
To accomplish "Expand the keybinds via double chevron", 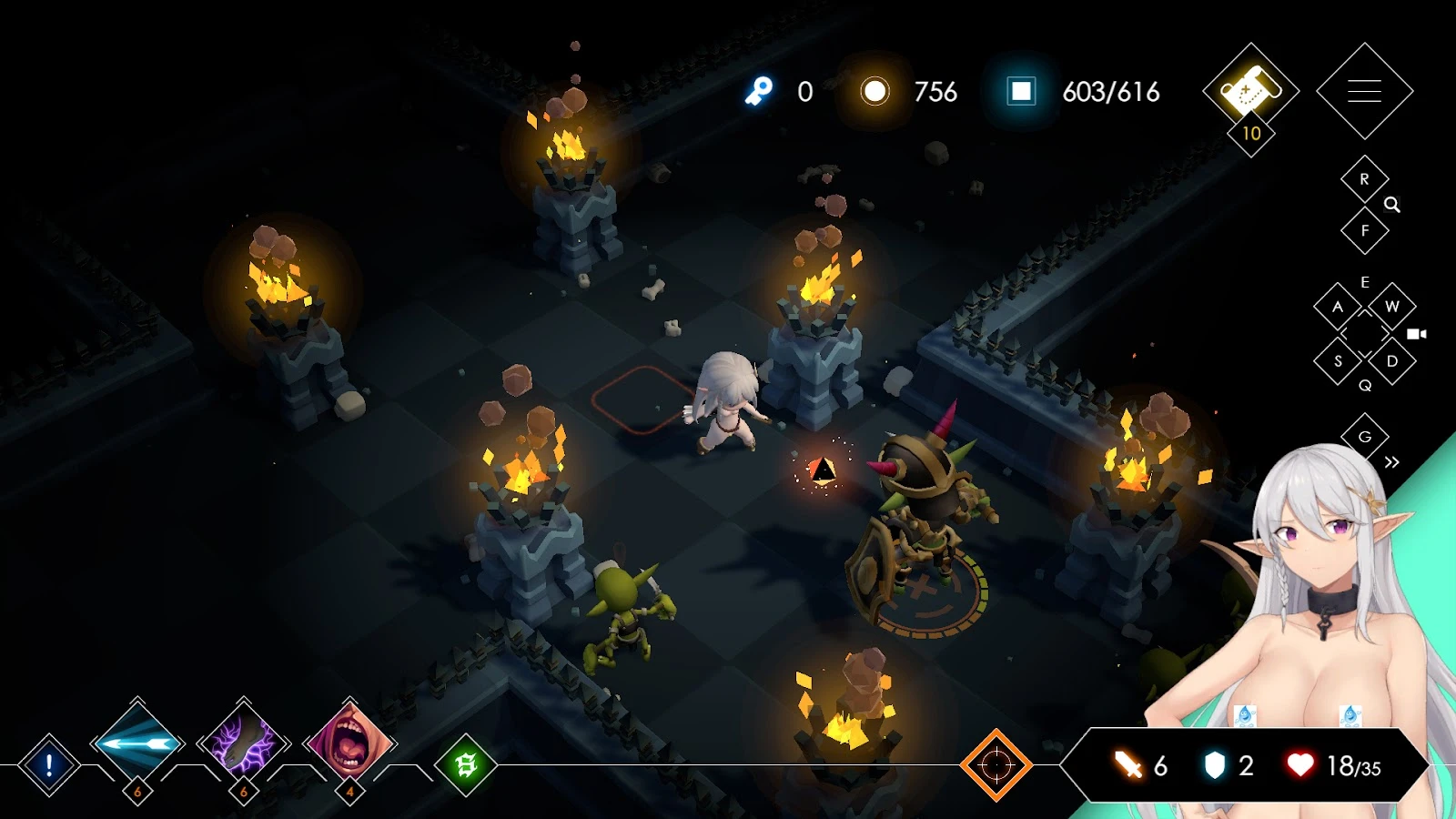I will 1390,461.
